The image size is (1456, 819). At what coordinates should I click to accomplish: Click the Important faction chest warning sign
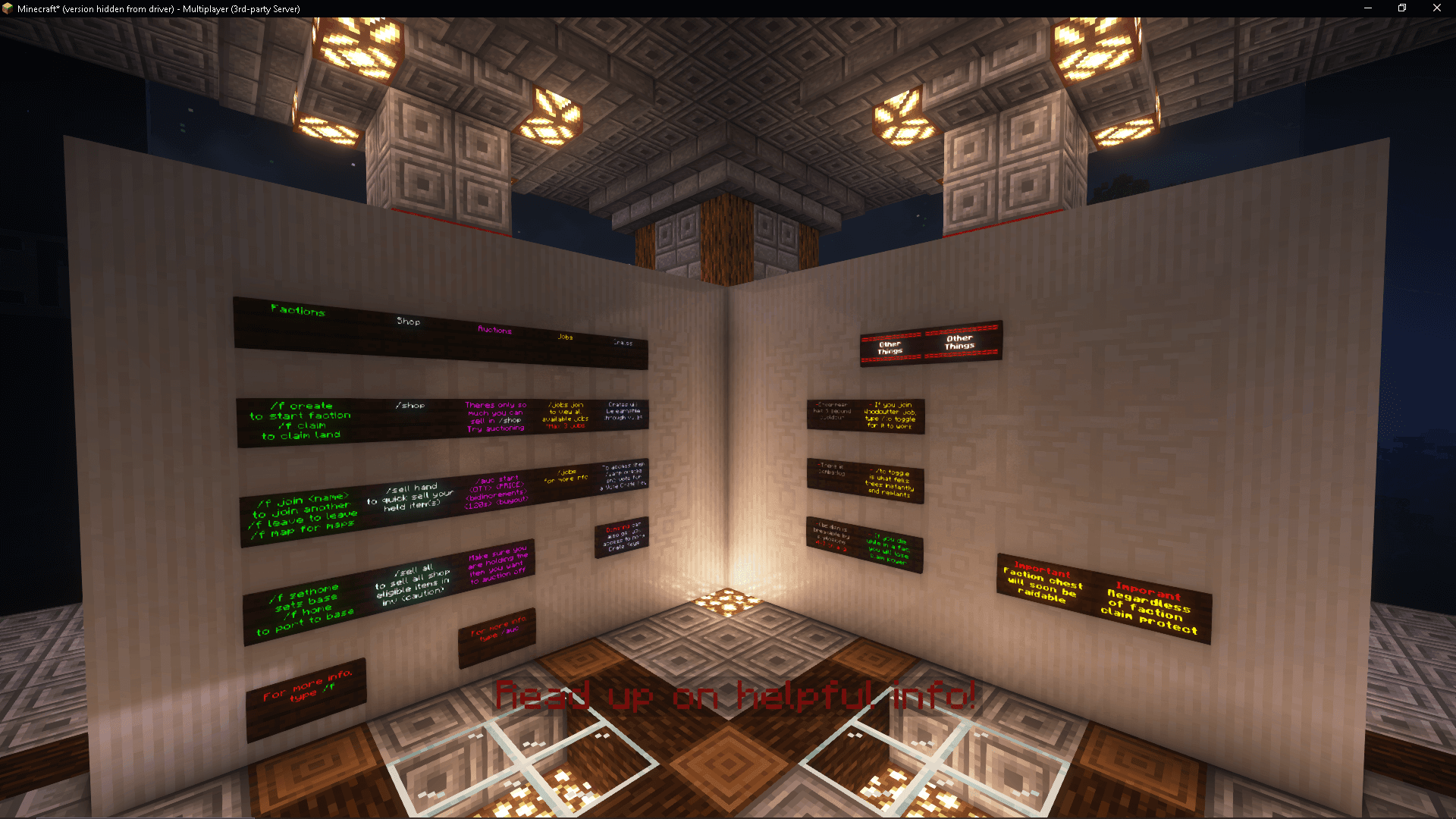coord(1044,584)
